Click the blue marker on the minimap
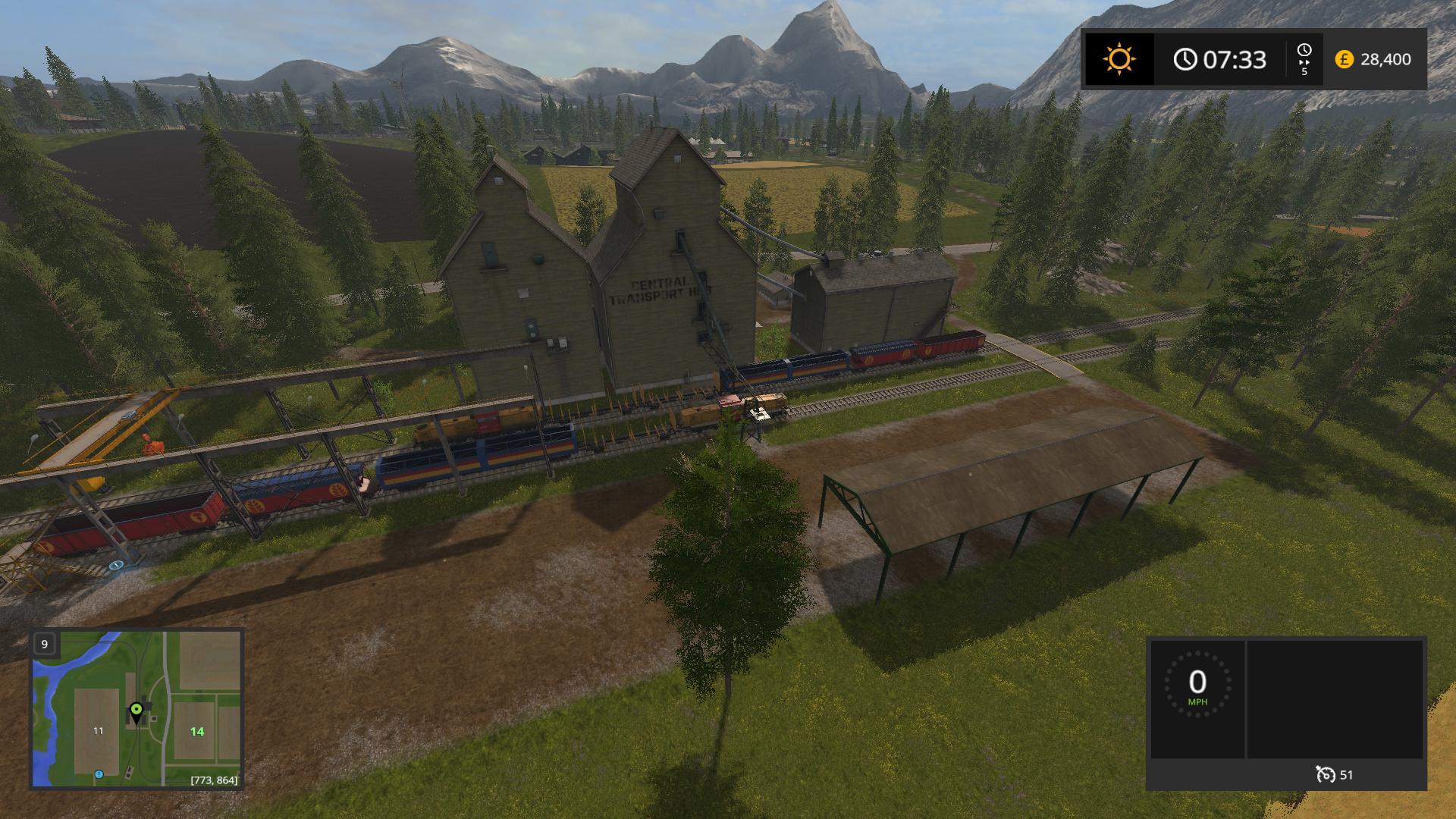1456x819 pixels. coord(99,774)
